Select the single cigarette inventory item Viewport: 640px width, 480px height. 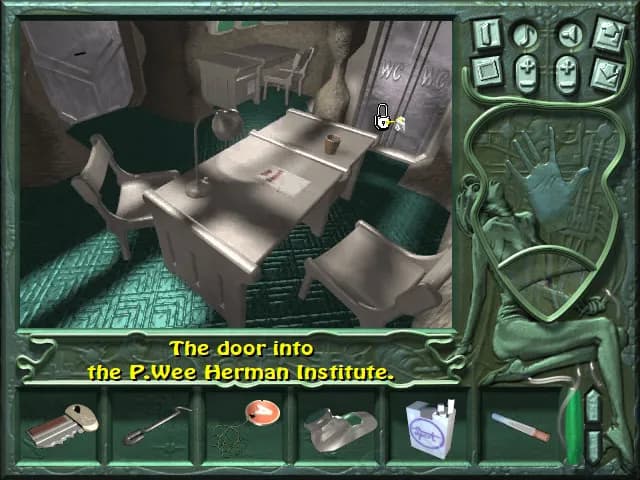[520, 427]
